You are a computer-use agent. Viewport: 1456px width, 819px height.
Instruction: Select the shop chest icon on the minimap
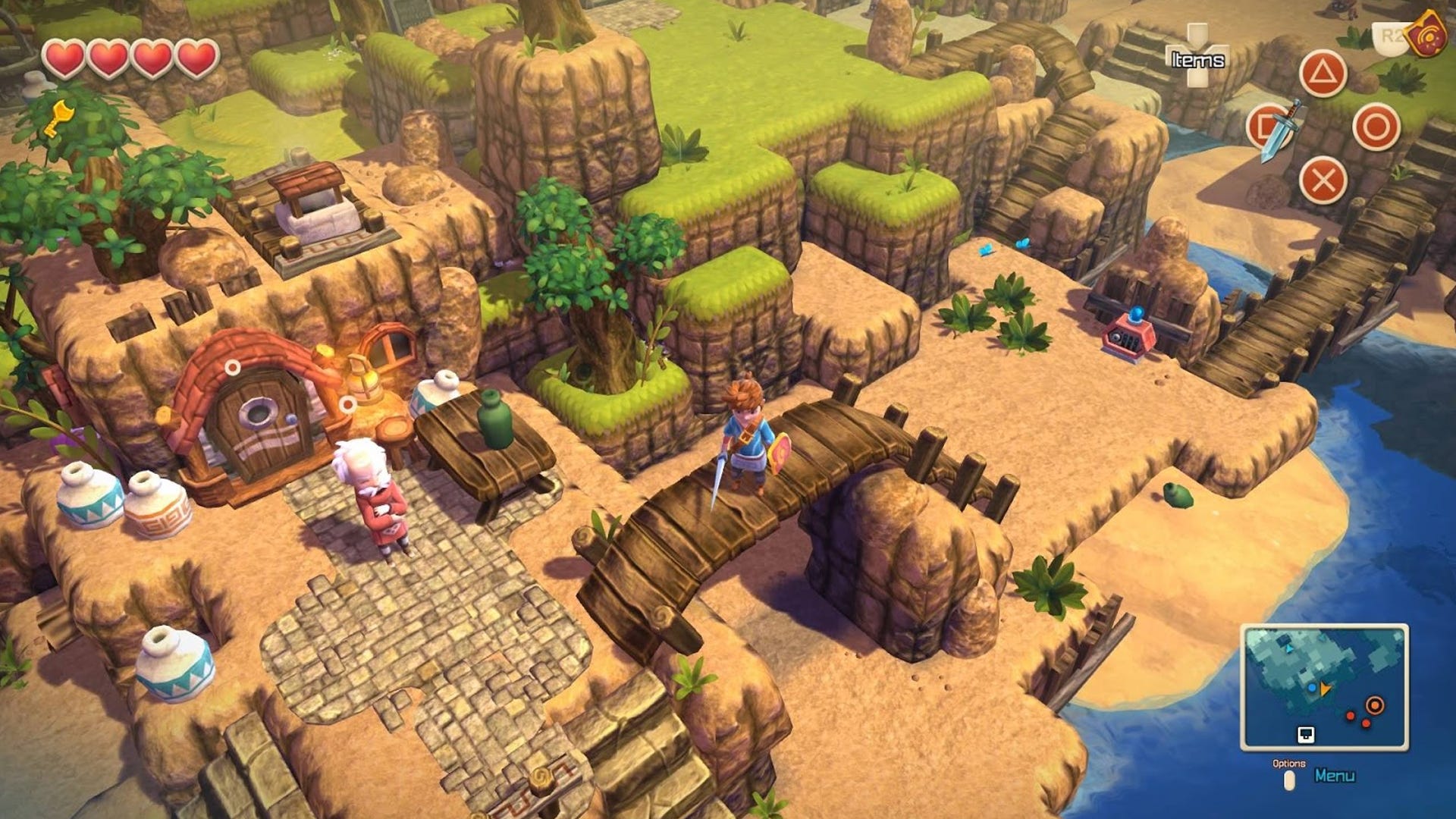point(1306,735)
